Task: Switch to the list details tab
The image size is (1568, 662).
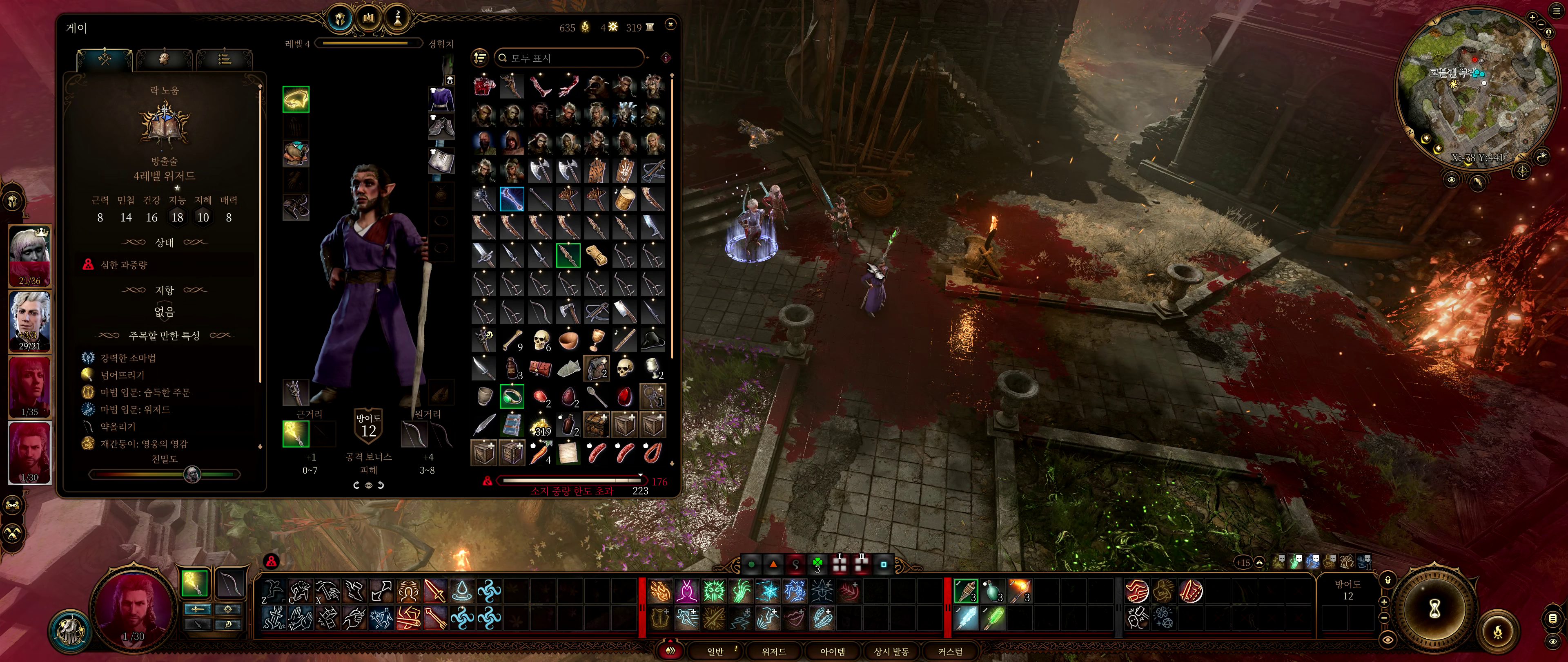Action: pos(224,59)
